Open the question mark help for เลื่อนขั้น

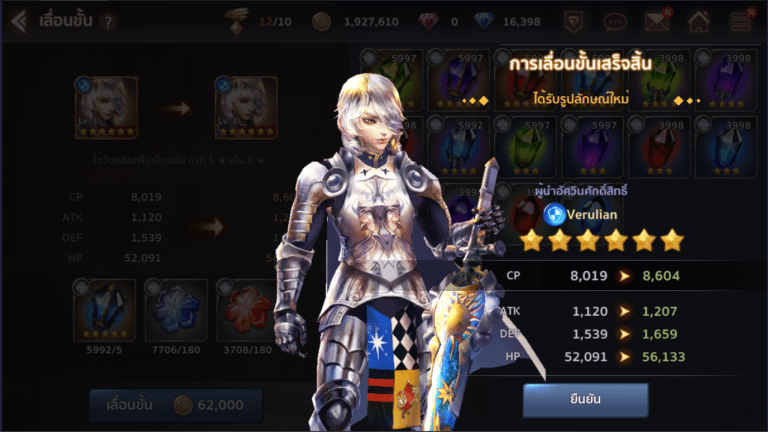tap(108, 21)
